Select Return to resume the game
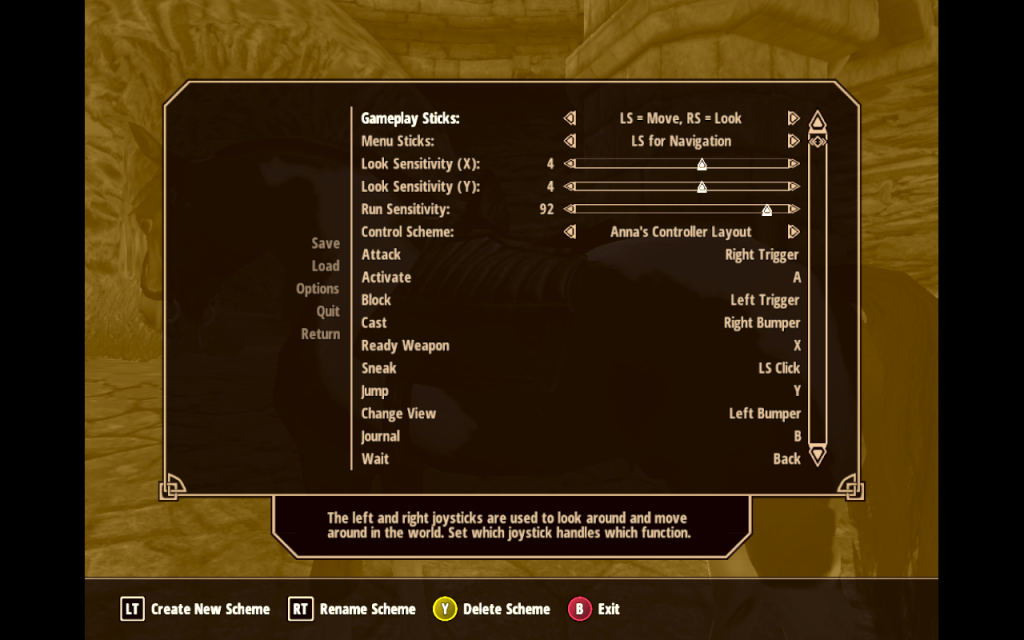Image resolution: width=1024 pixels, height=640 pixels. click(x=320, y=334)
